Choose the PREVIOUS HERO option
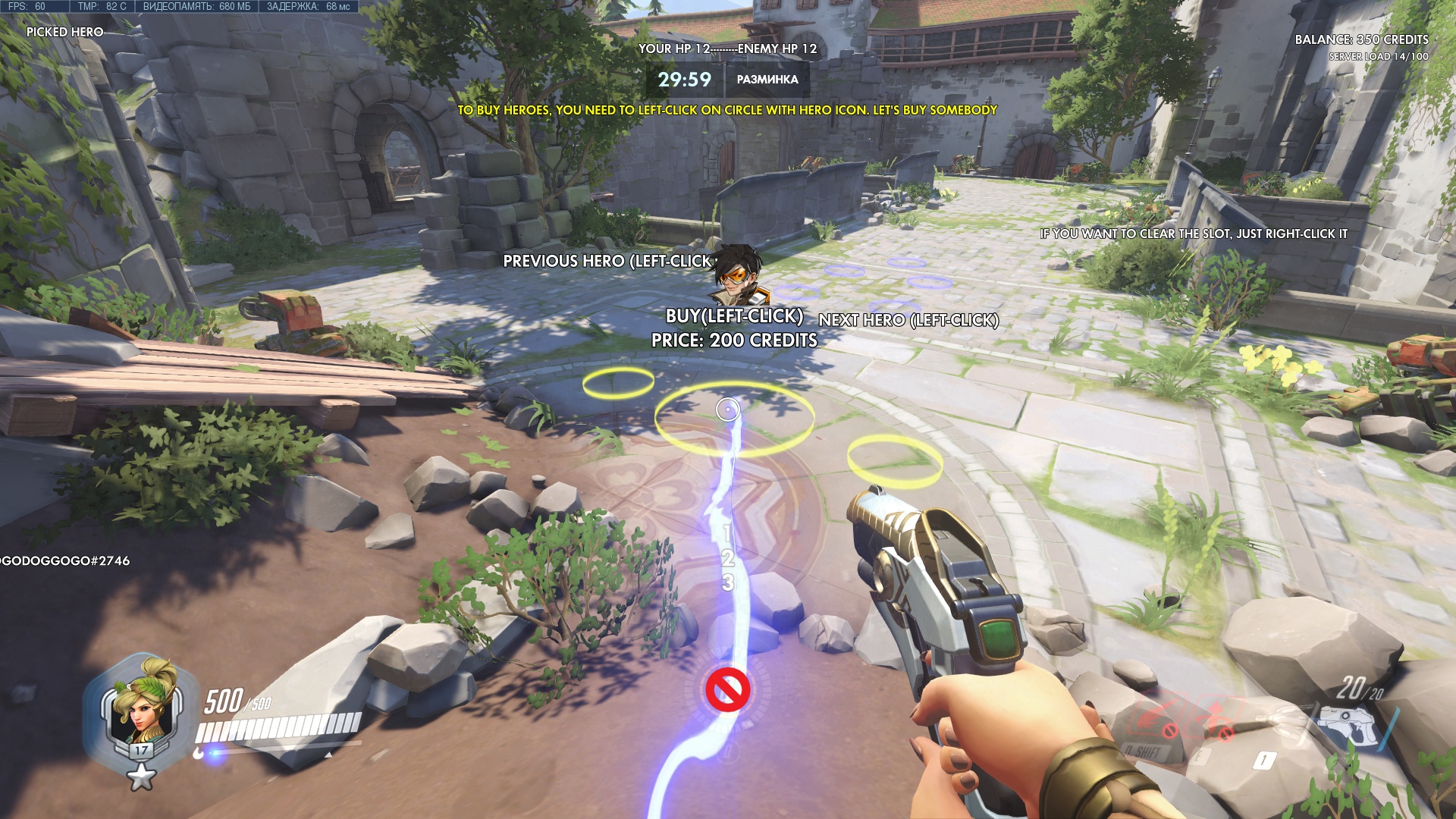 (607, 262)
